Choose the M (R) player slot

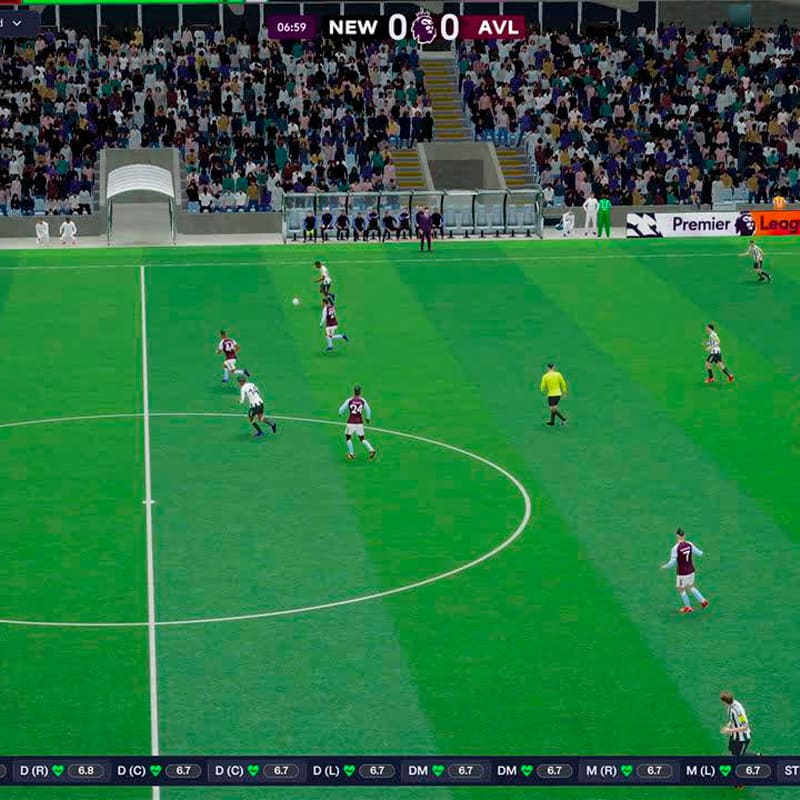pos(628,771)
